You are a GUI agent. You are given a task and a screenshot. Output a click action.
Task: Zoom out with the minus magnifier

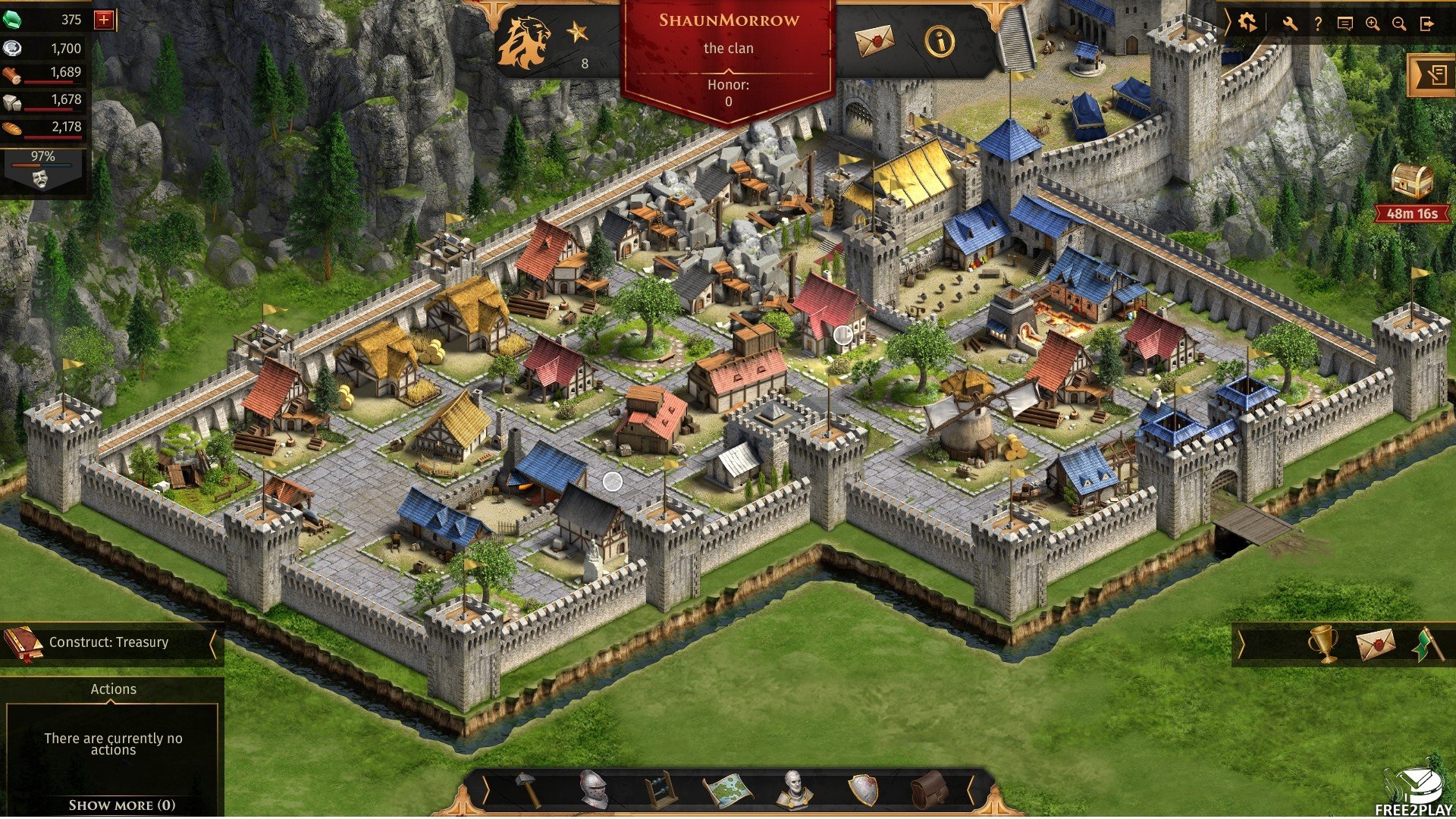coord(1399,24)
